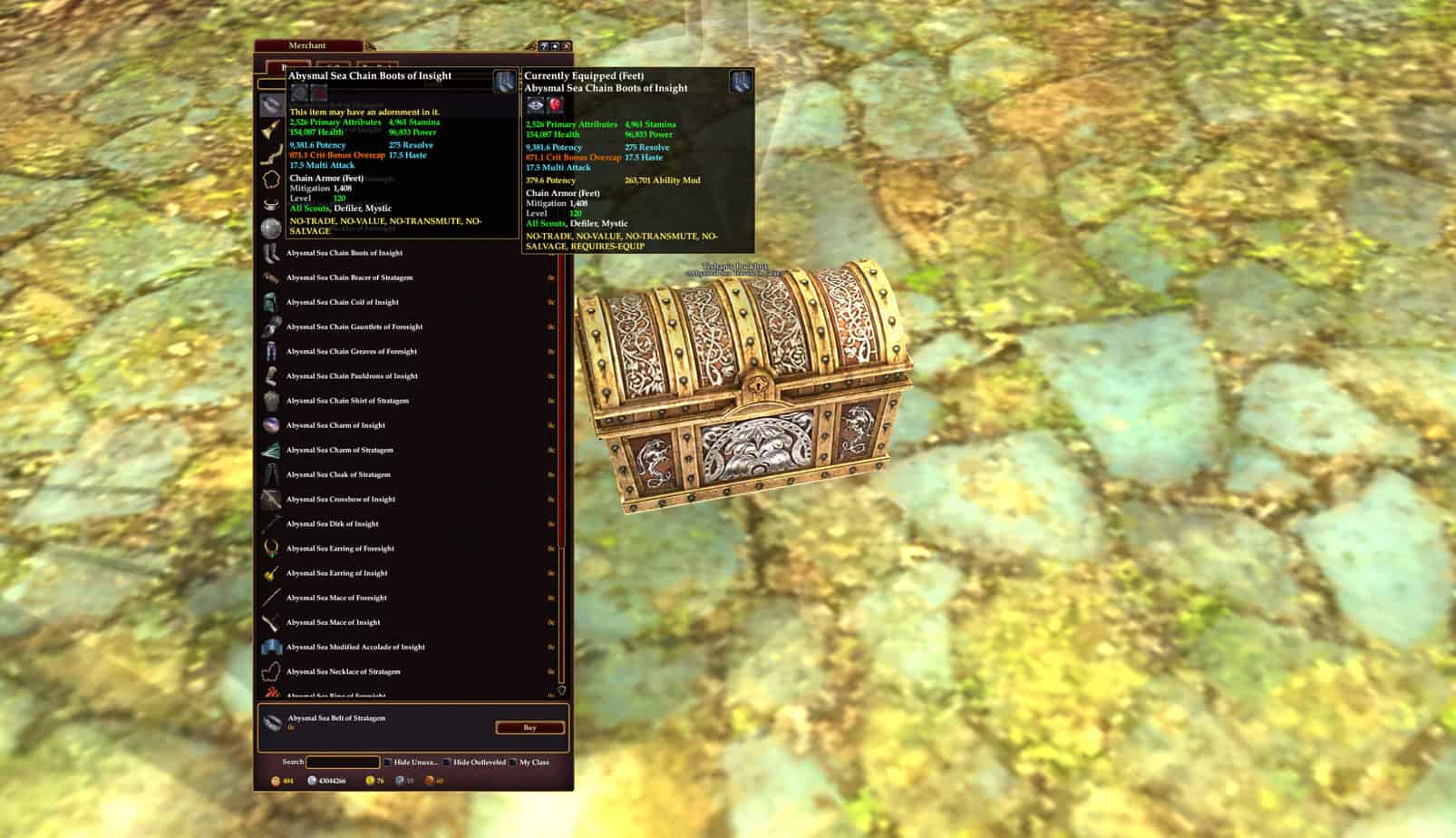Image resolution: width=1456 pixels, height=838 pixels.
Task: Click the Abysmal Sea Chain Boots of Insight icon
Action: [x=270, y=253]
